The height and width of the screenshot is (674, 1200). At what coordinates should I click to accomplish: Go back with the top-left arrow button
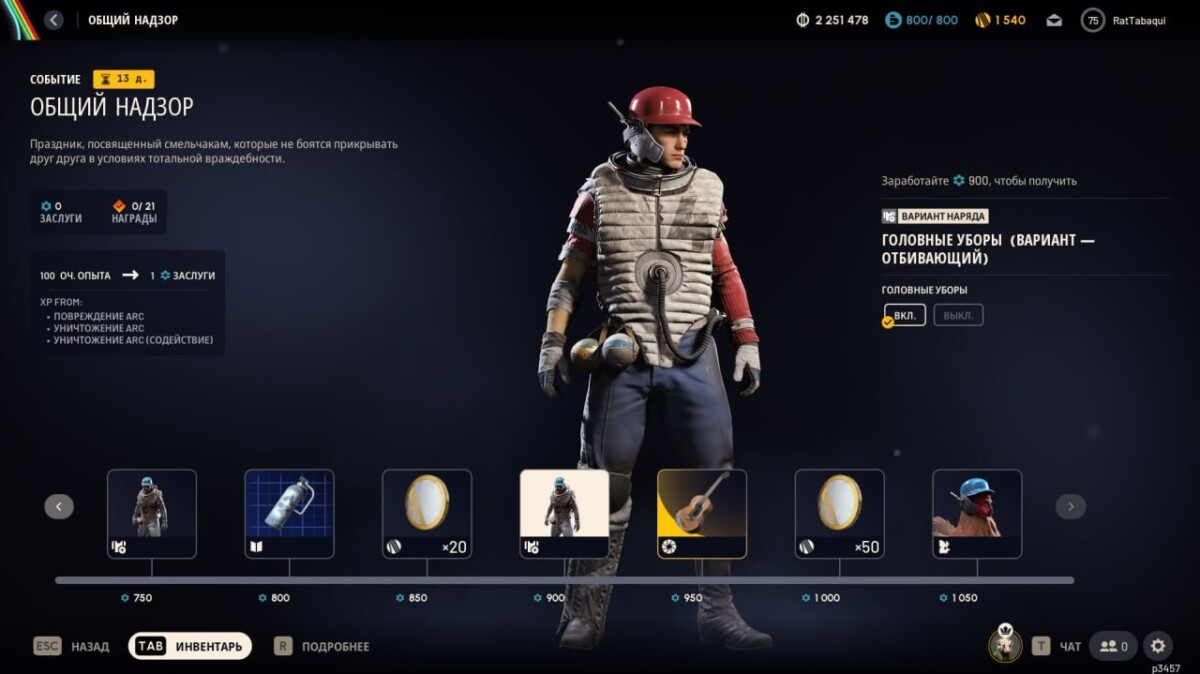(x=53, y=20)
